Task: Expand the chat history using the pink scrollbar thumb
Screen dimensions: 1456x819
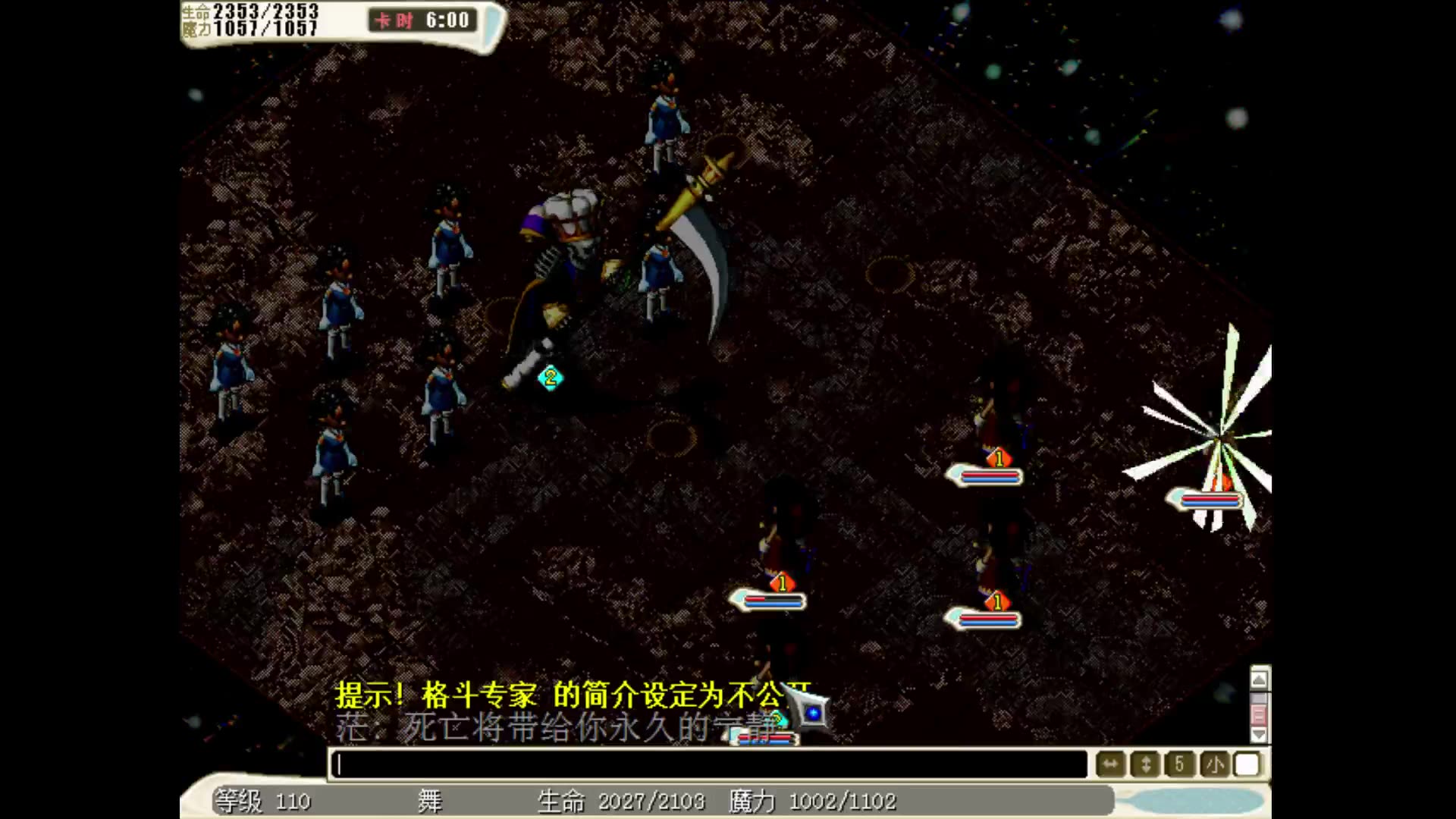Action: (1259, 714)
